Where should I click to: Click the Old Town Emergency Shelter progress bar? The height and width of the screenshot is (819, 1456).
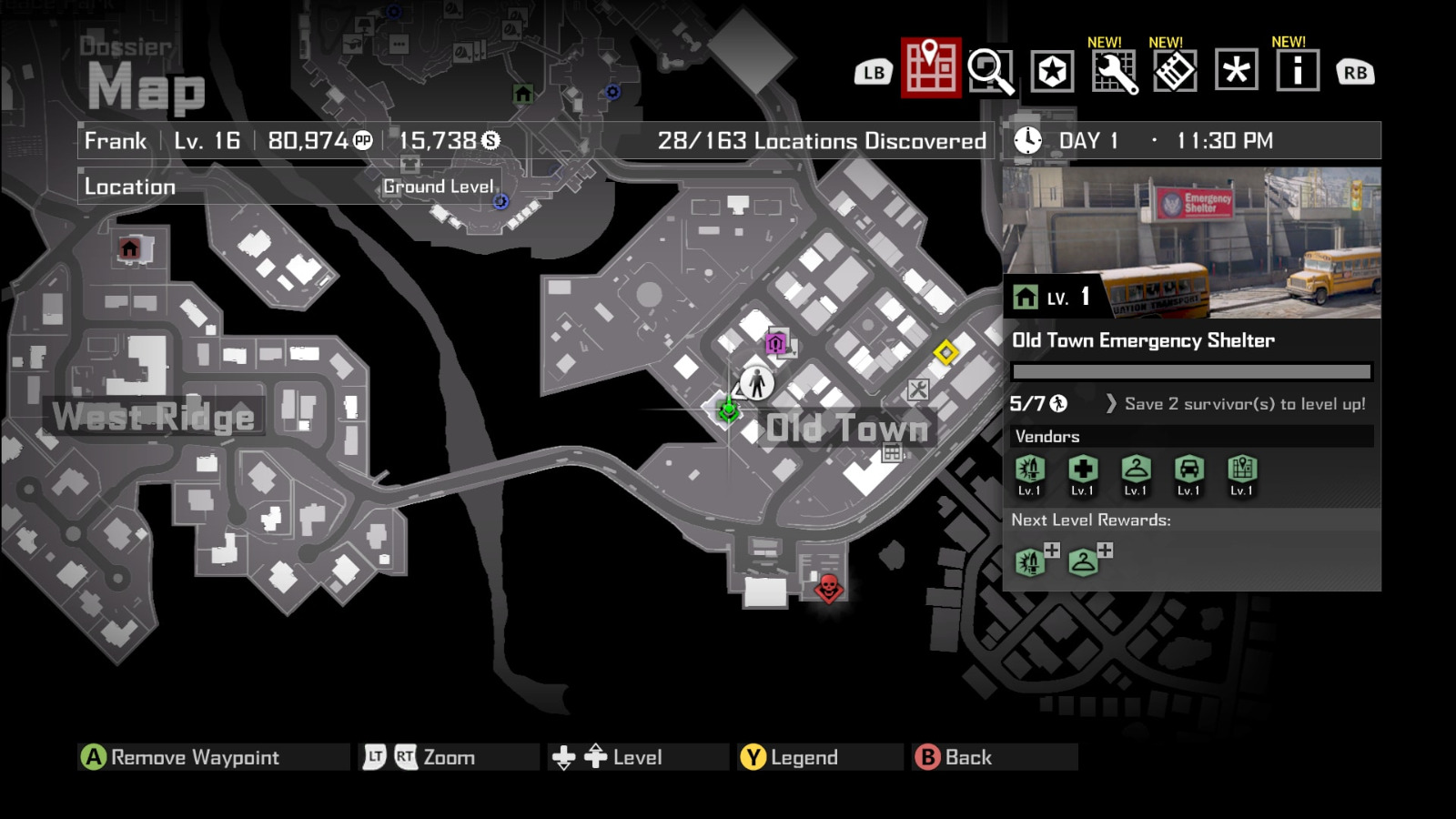point(1190,371)
